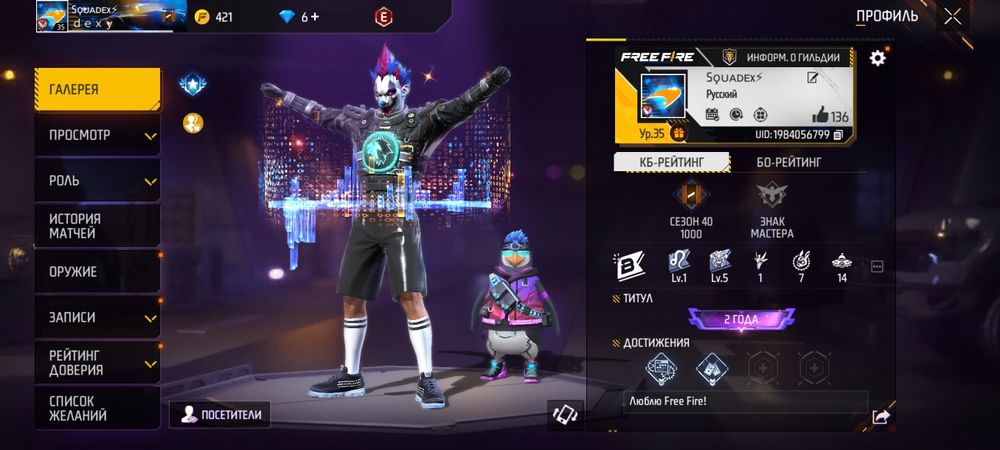
Task: Open profile settings gear icon
Action: (877, 58)
